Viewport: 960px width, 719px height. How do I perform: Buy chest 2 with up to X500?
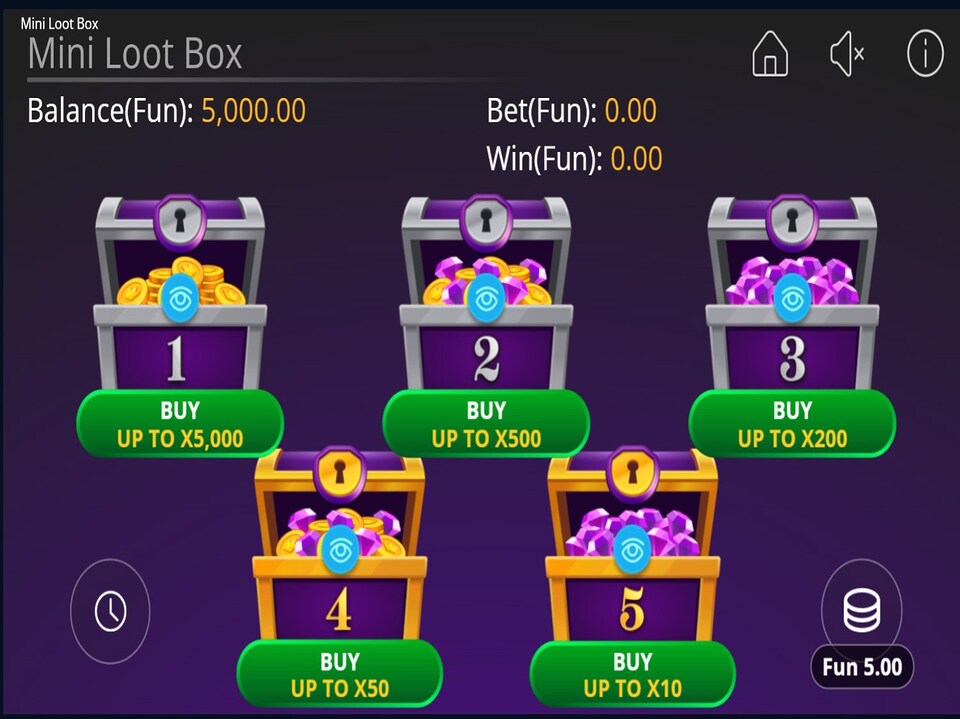pos(486,424)
